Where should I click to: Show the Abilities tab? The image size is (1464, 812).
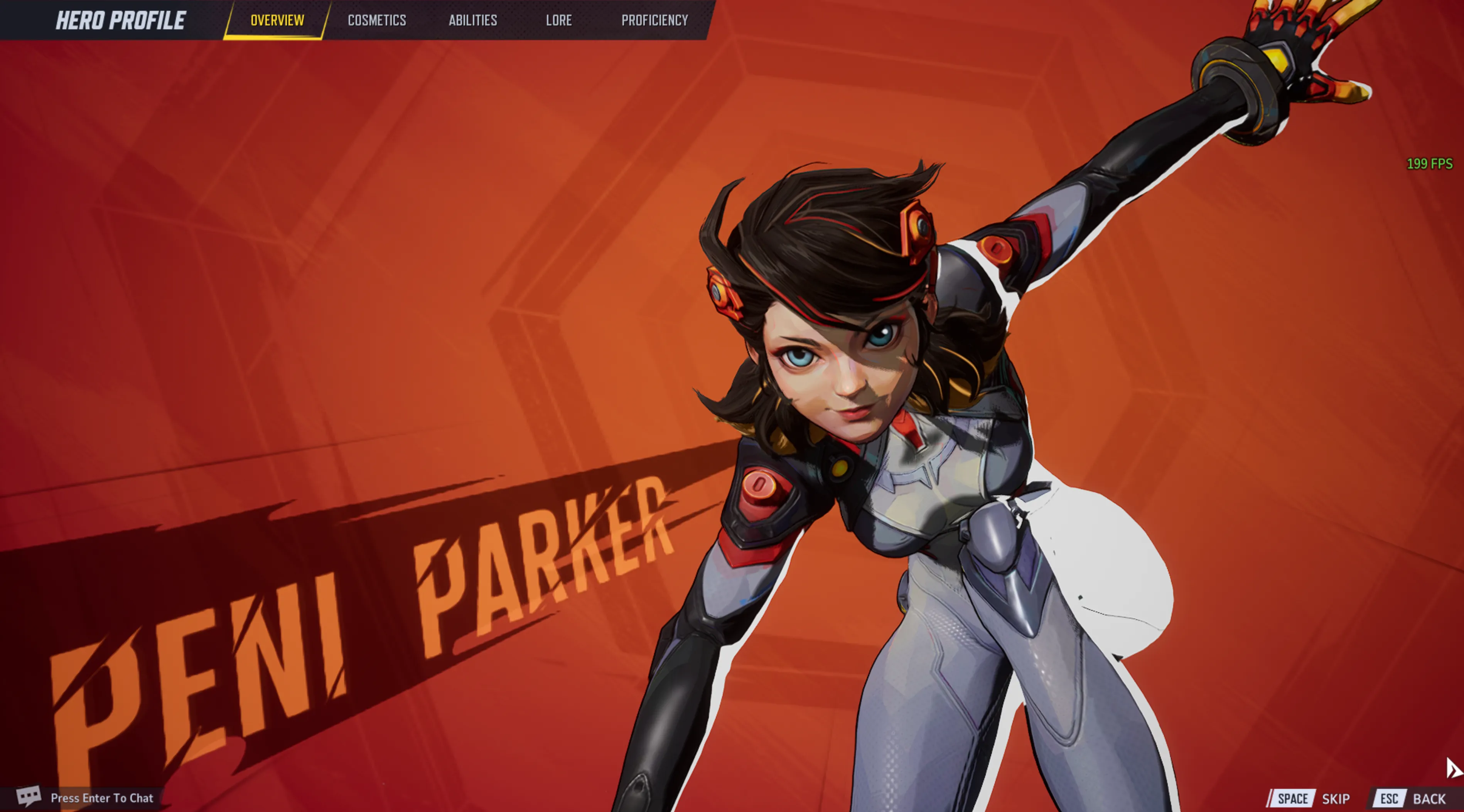tap(473, 20)
